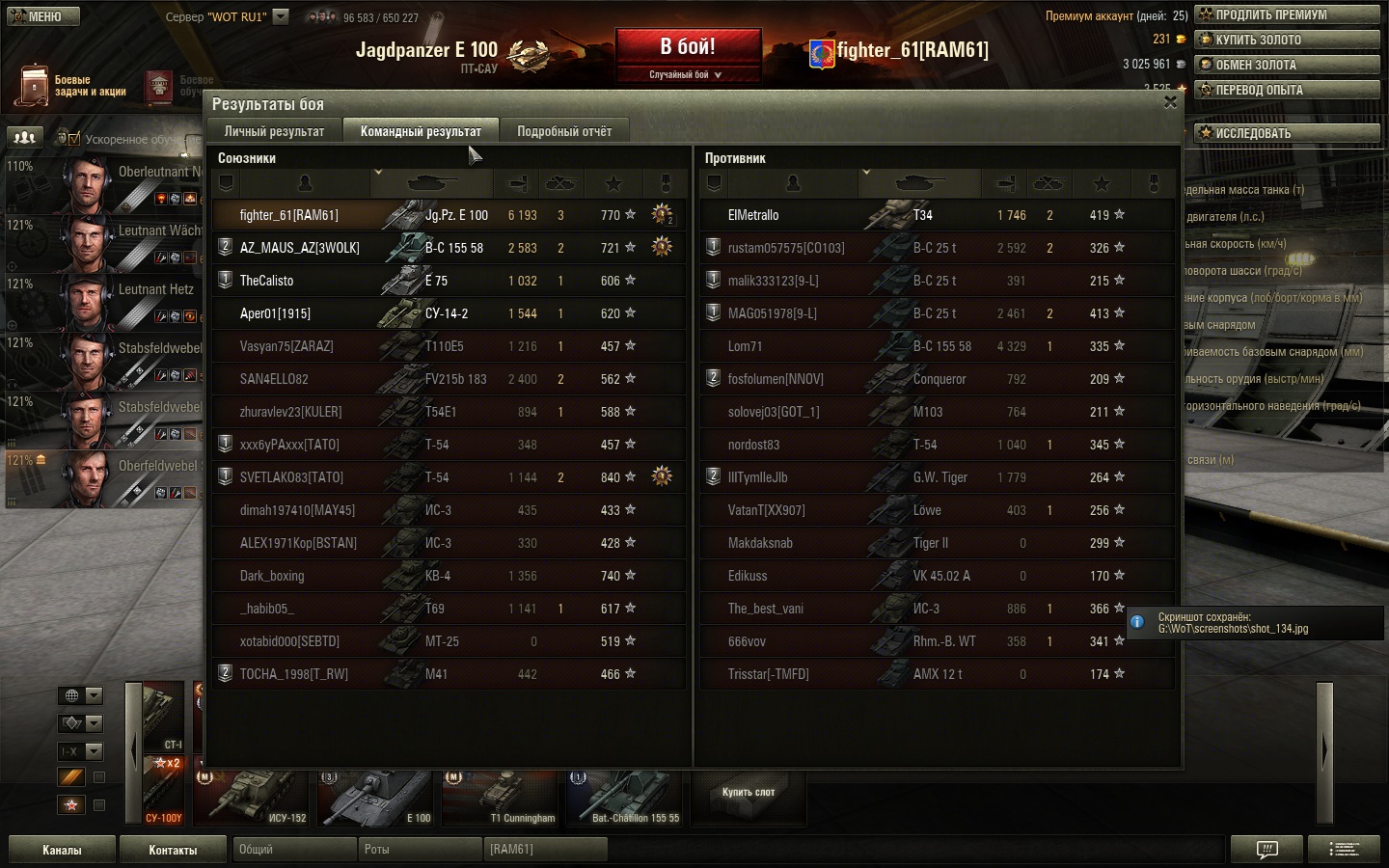Viewport: 1389px width, 868px height.
Task: Open the server selection dropdown
Action: (281, 16)
